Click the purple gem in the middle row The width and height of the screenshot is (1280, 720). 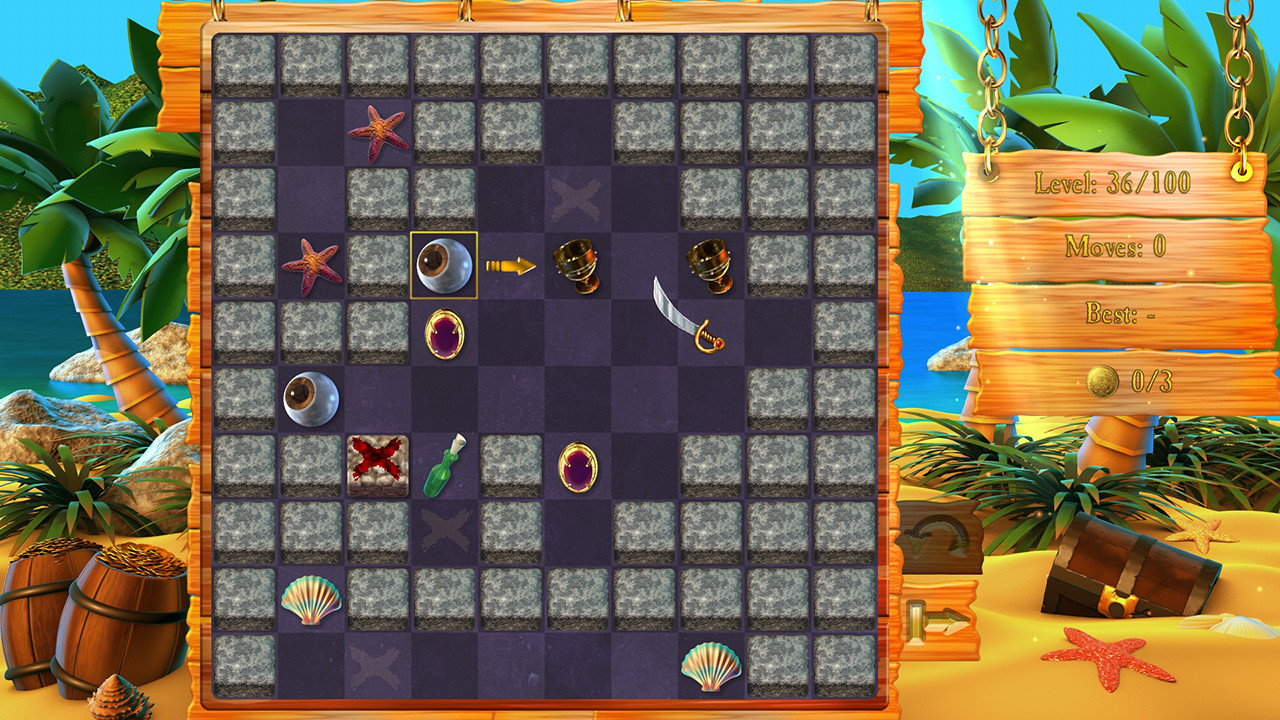[578, 465]
